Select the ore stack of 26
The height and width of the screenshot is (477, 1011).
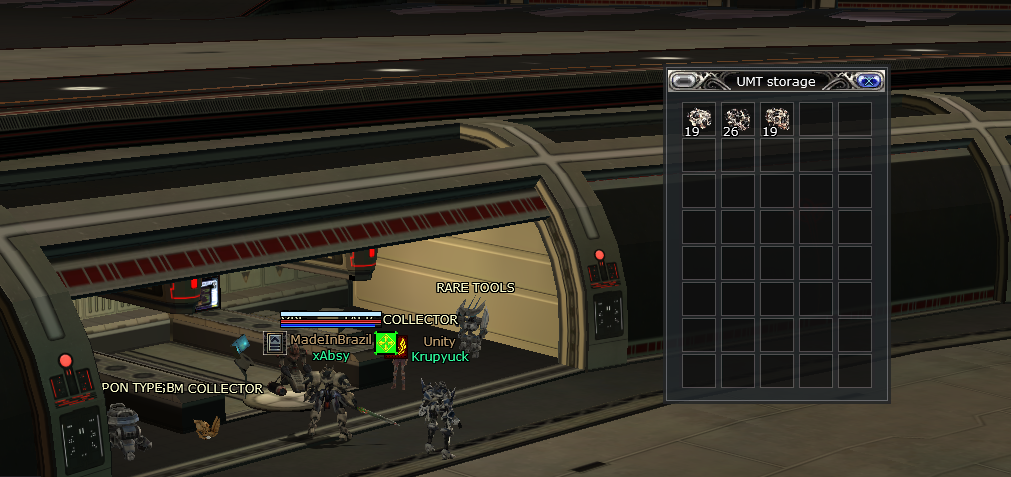click(738, 120)
